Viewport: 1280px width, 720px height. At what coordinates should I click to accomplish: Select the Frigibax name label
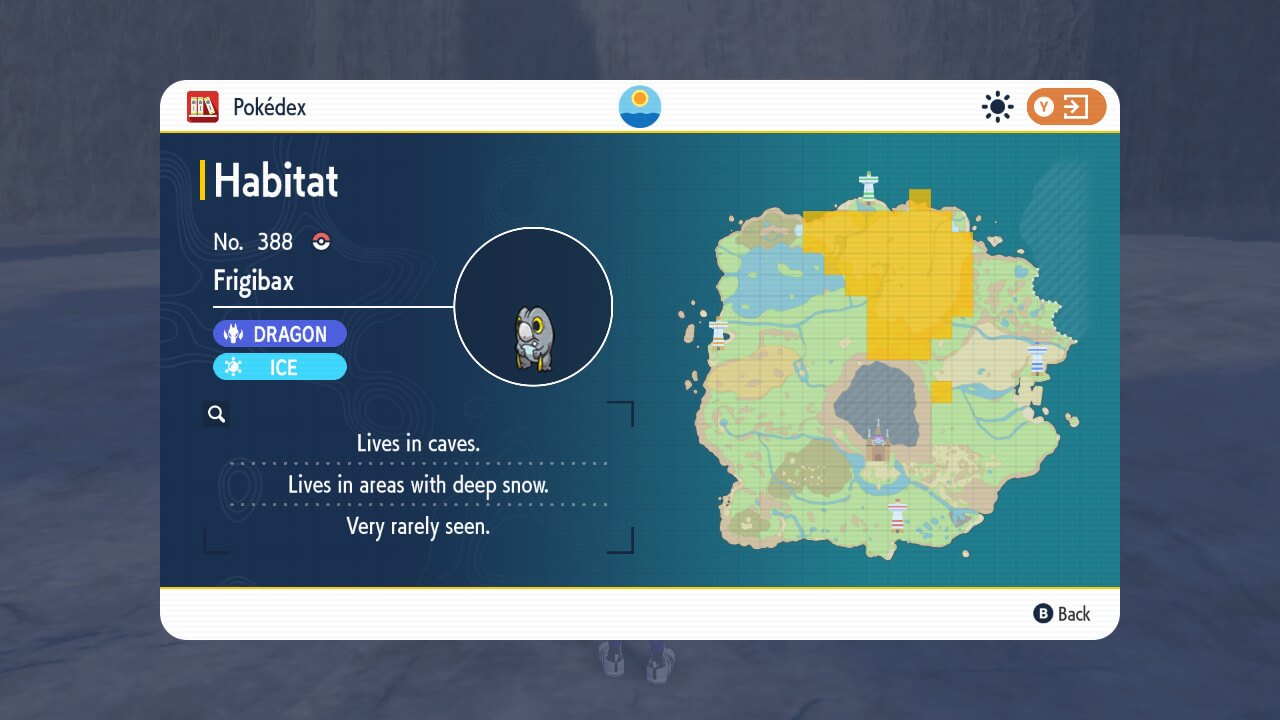click(255, 281)
